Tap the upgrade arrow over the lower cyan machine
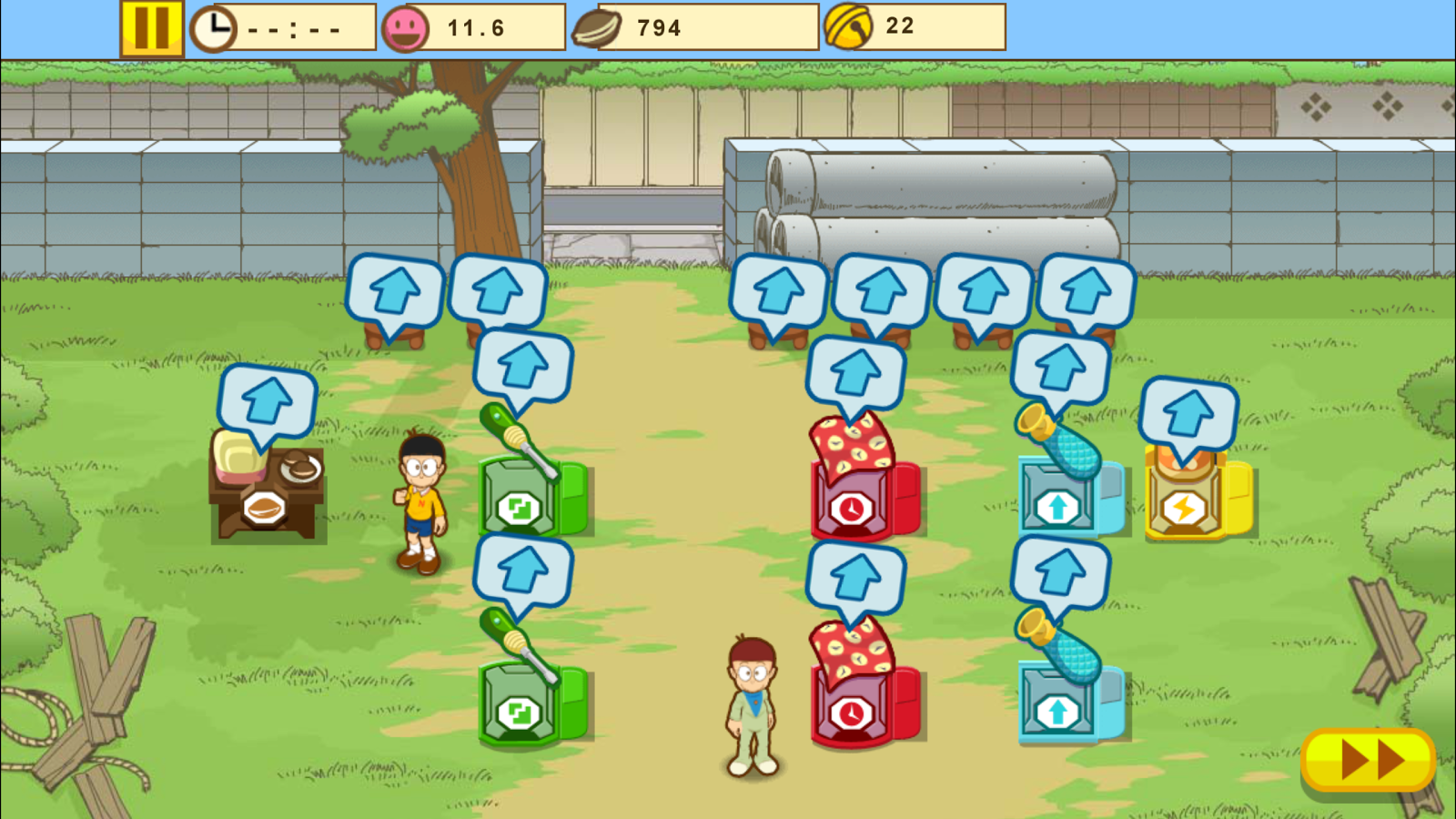Image resolution: width=1456 pixels, height=819 pixels. [1060, 569]
